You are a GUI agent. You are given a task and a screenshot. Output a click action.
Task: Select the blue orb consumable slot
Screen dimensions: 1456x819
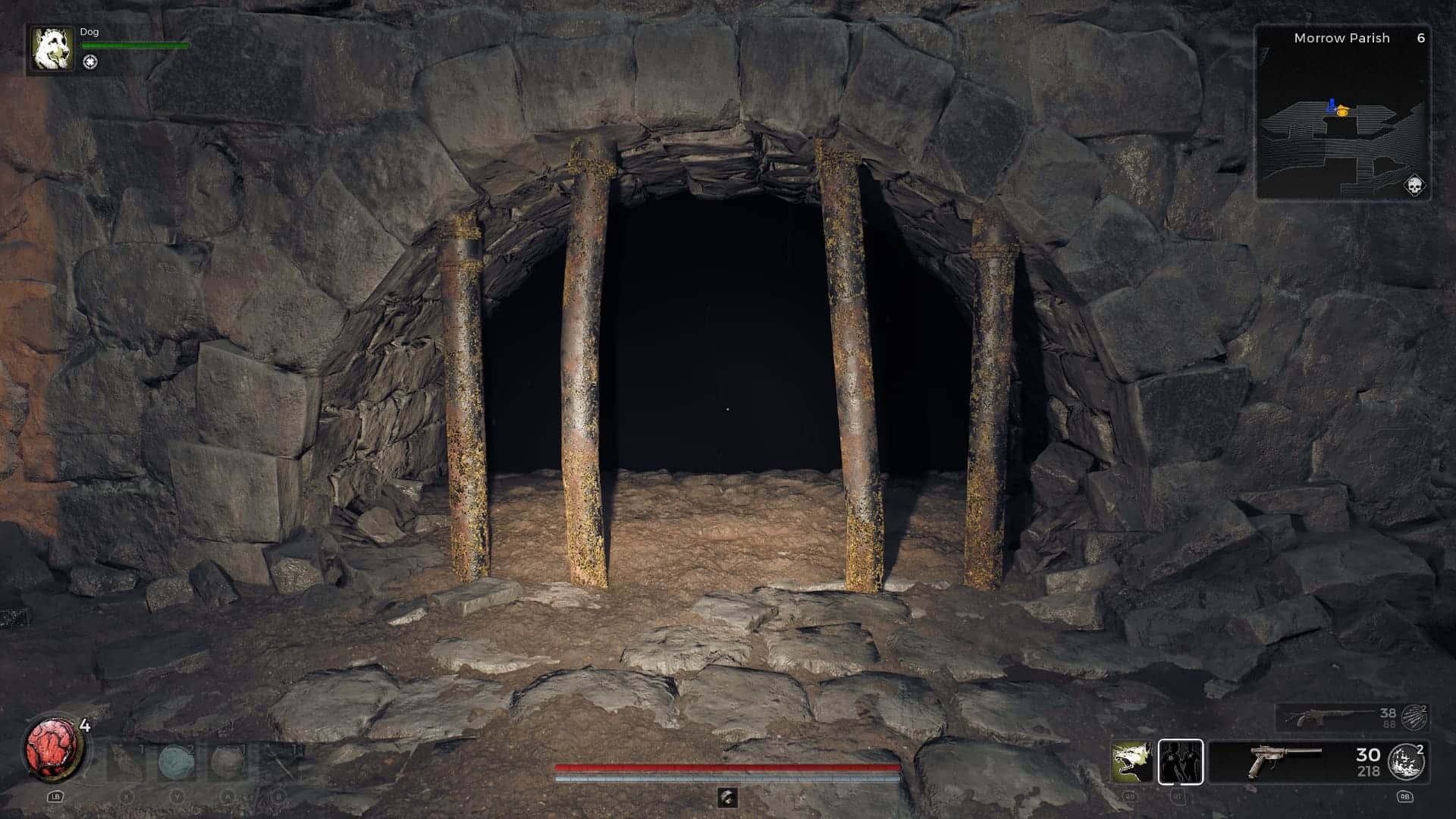tap(177, 761)
